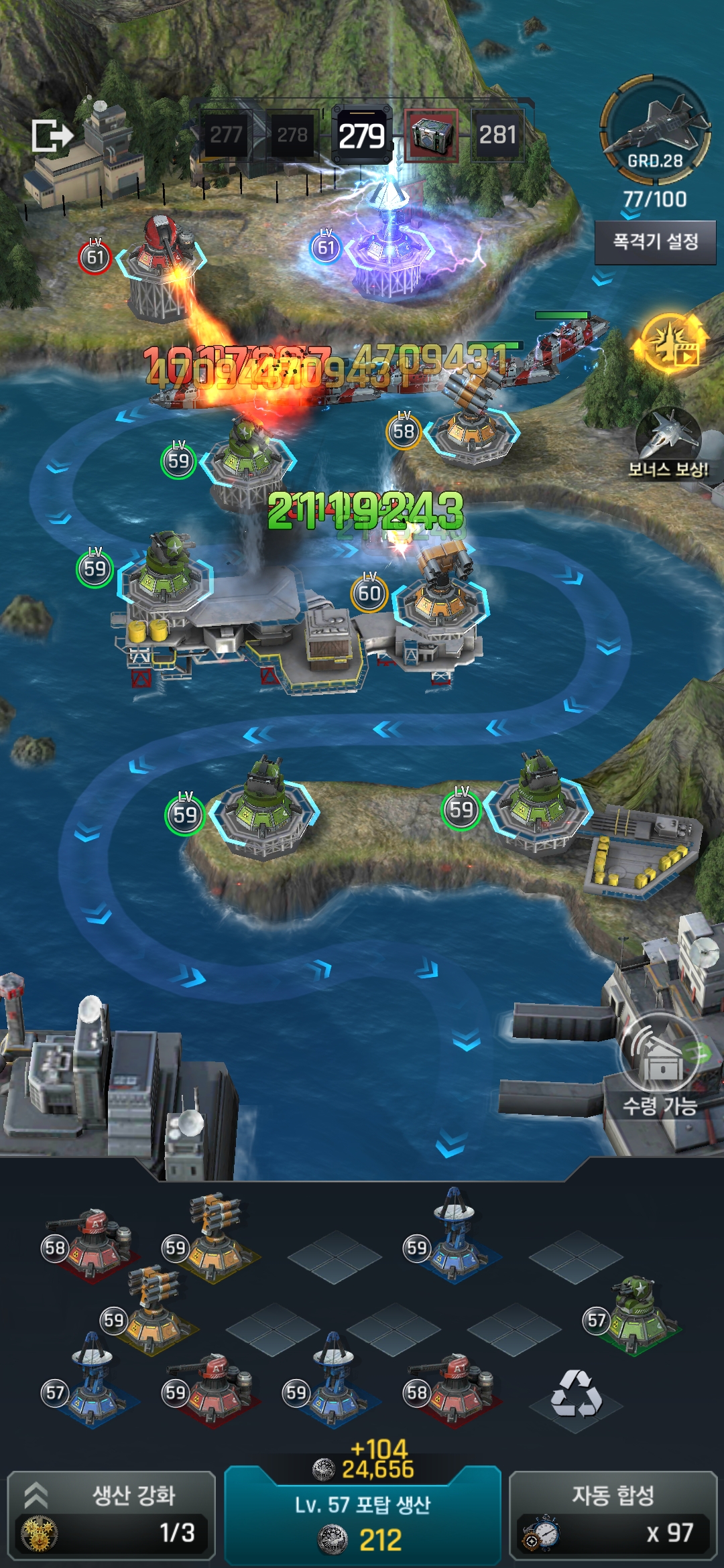The height and width of the screenshot is (1568, 724).
Task: Tap the exit icon at top left
Action: point(52,136)
